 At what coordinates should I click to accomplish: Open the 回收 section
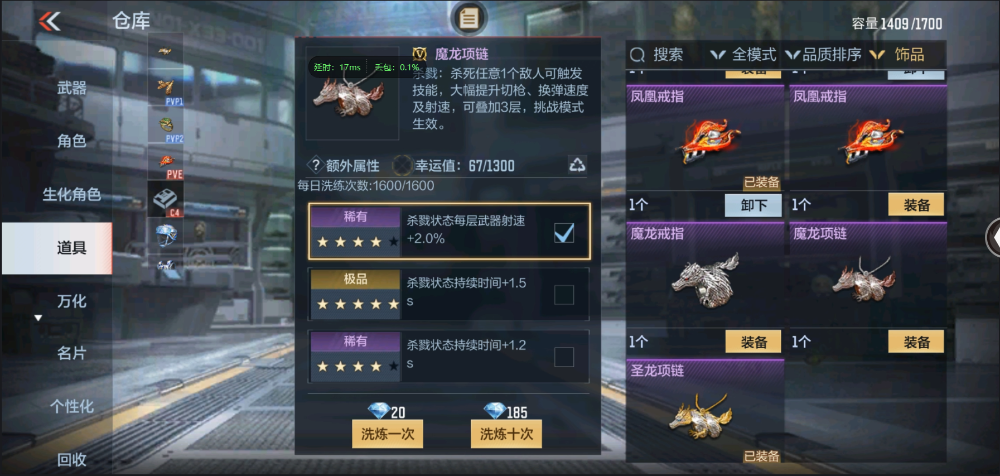pyautogui.click(x=71, y=459)
